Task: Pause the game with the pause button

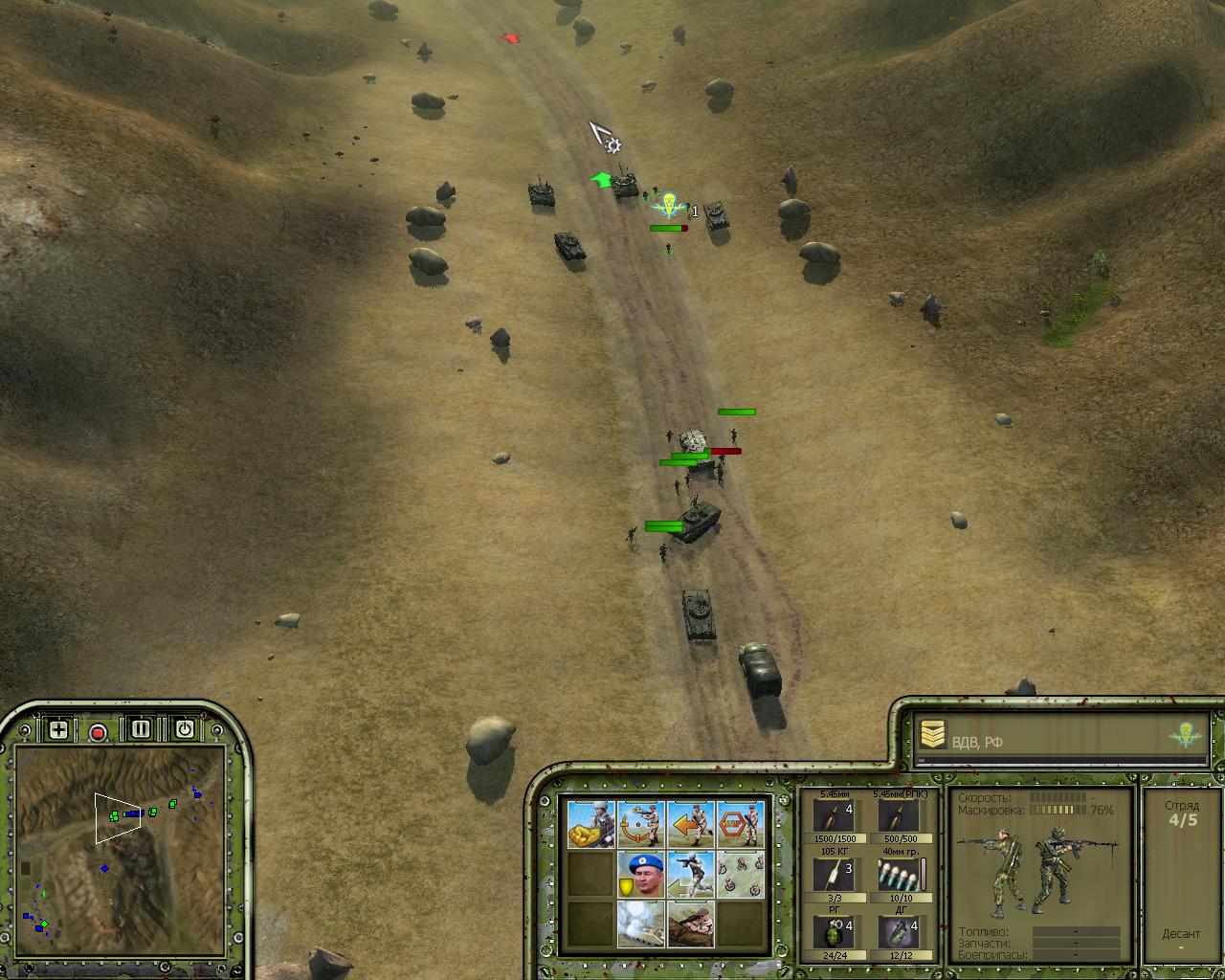Action: pos(141,729)
